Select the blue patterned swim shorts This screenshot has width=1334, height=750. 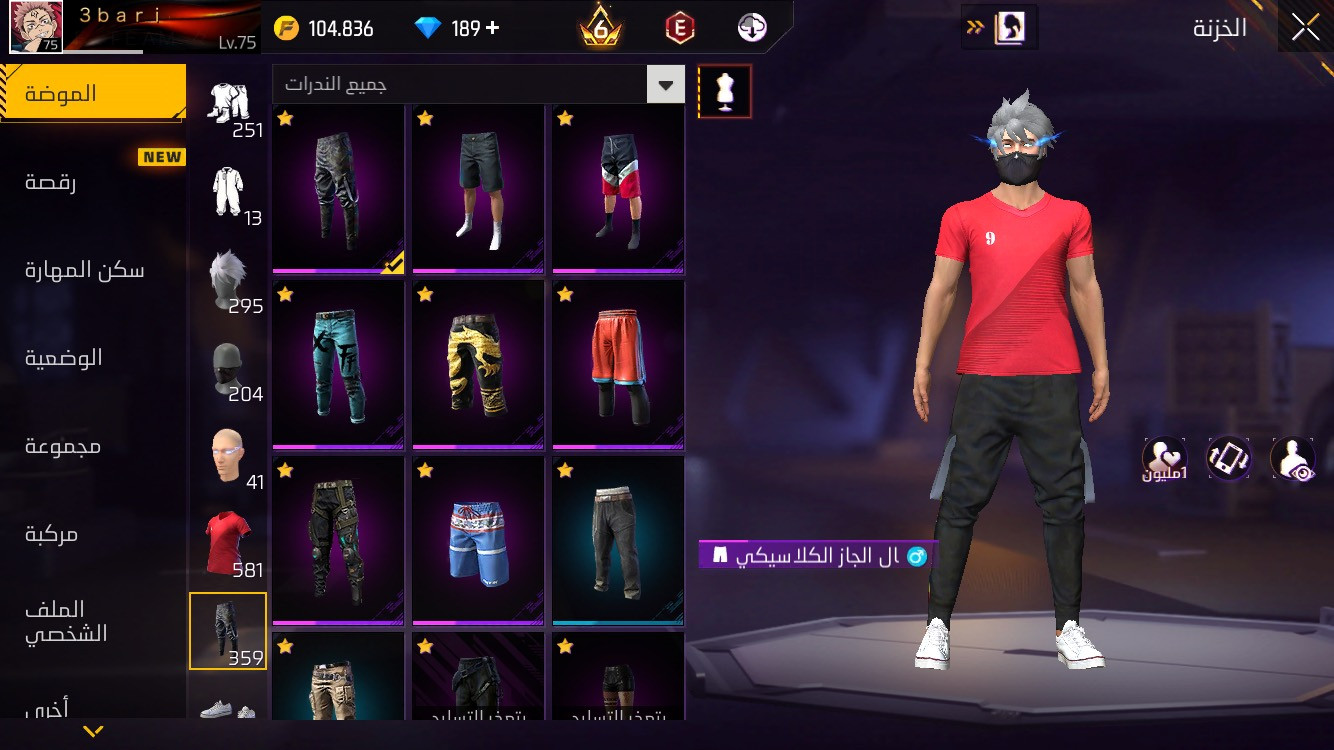pos(478,541)
